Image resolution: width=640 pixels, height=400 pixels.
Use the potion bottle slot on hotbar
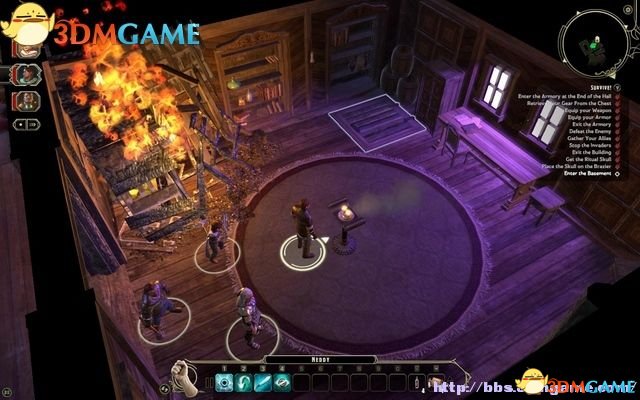tap(415, 381)
